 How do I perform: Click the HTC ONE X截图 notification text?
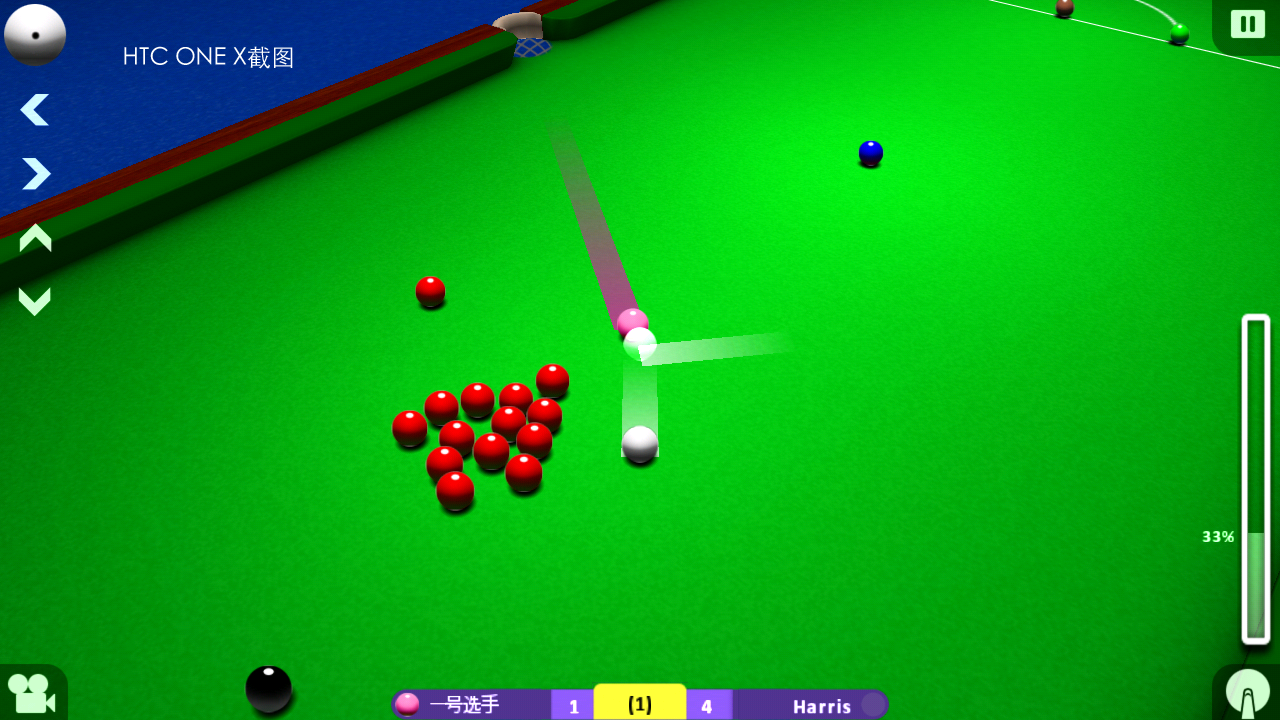(207, 56)
